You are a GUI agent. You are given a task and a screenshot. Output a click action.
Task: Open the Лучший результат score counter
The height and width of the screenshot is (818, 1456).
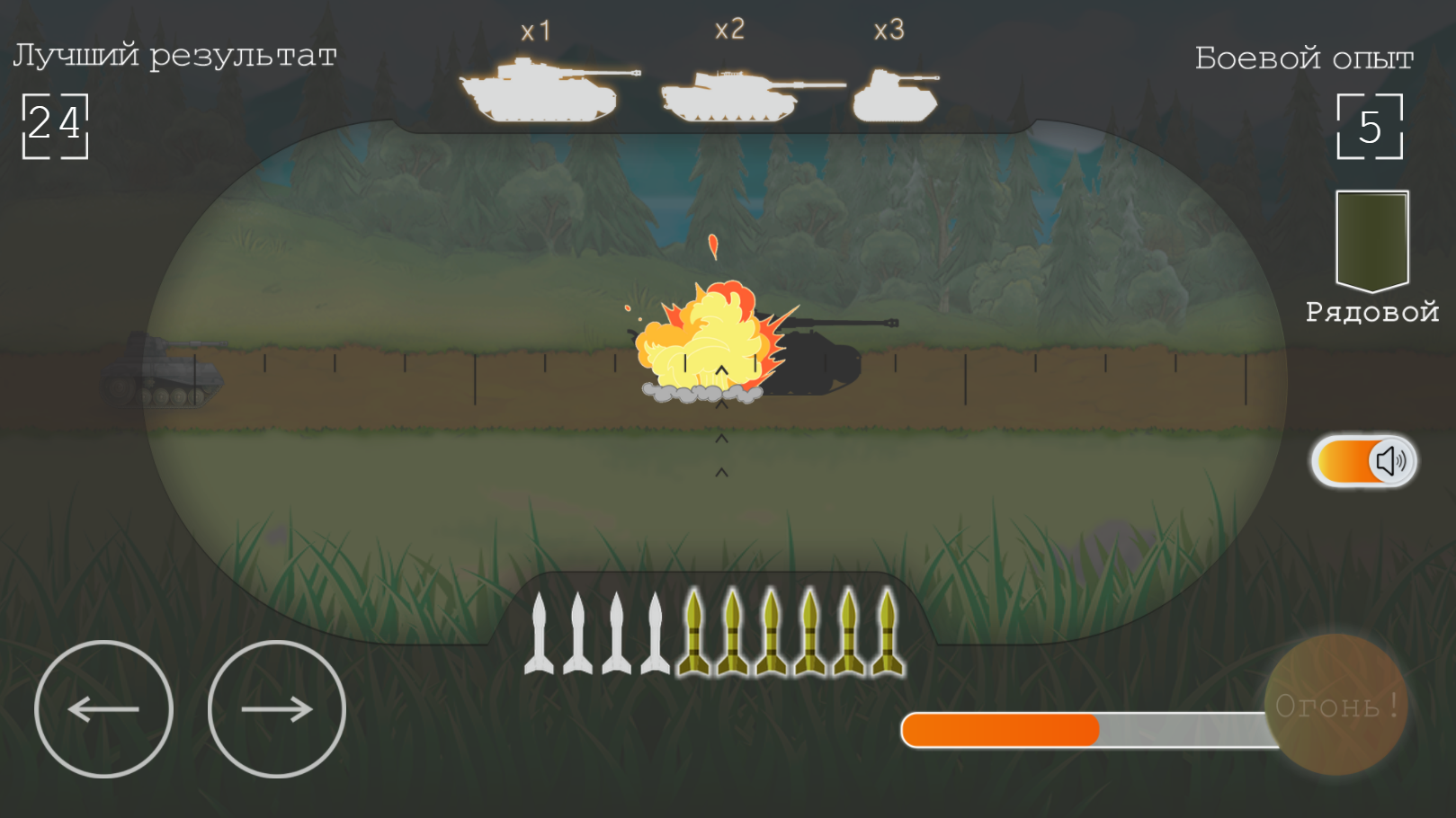(57, 126)
